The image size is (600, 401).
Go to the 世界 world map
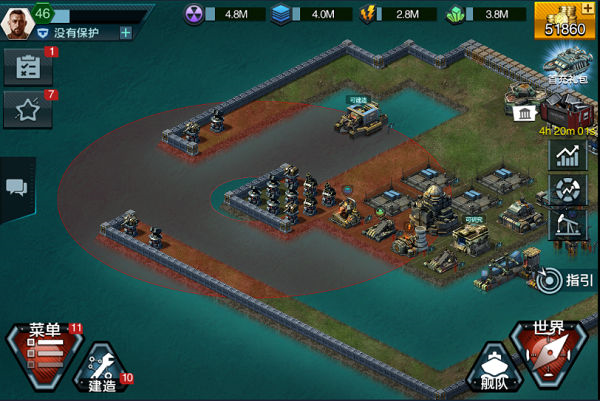click(x=548, y=351)
